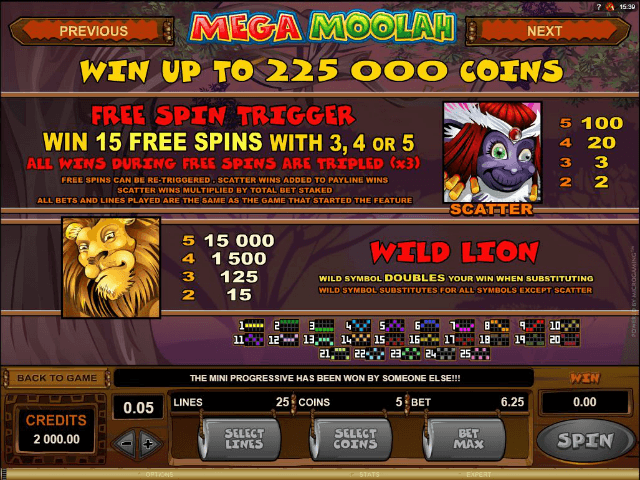Hit the Spin button

click(585, 439)
